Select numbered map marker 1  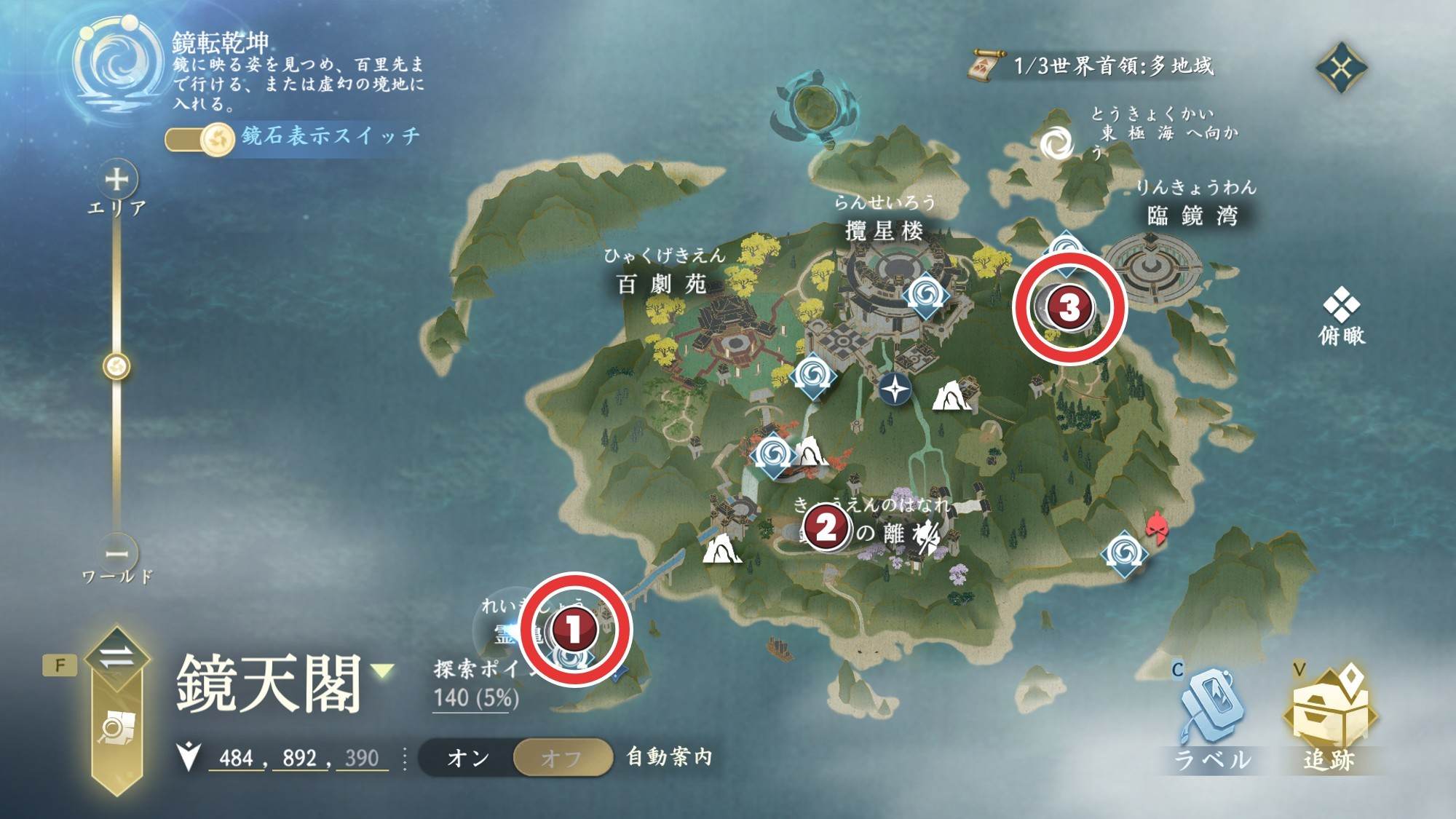click(x=574, y=629)
